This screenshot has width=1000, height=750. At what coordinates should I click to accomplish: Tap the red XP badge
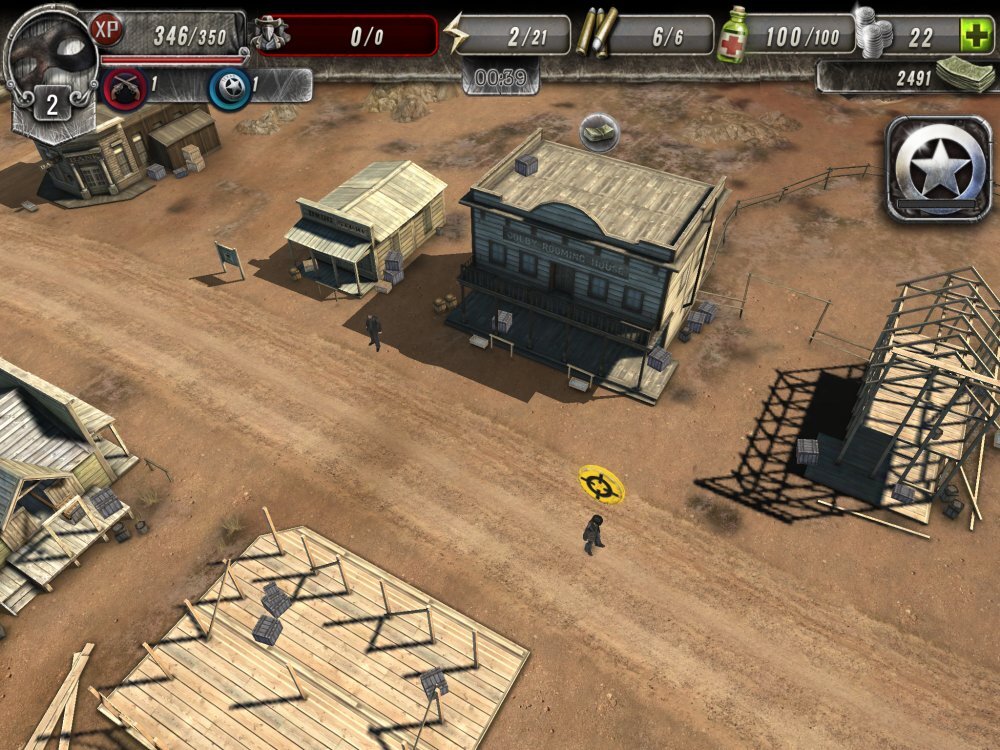tap(106, 31)
